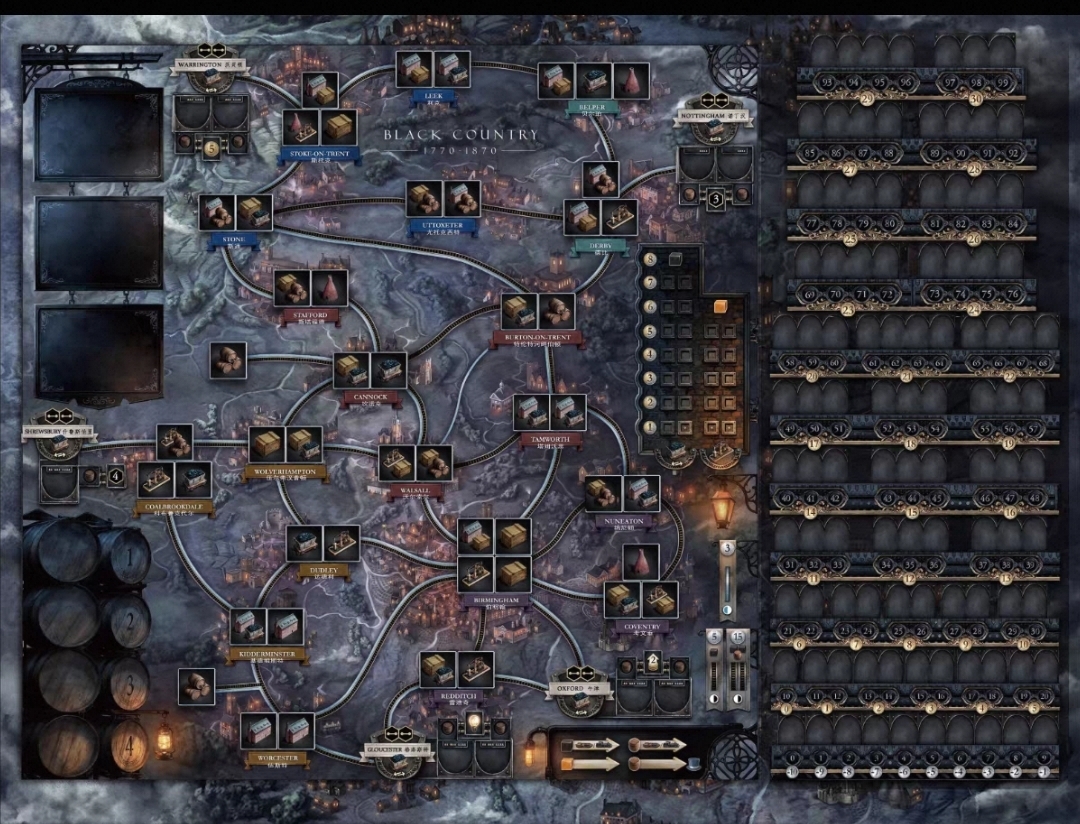Choose the Worcester city label
The height and width of the screenshot is (824, 1080).
pos(276,759)
